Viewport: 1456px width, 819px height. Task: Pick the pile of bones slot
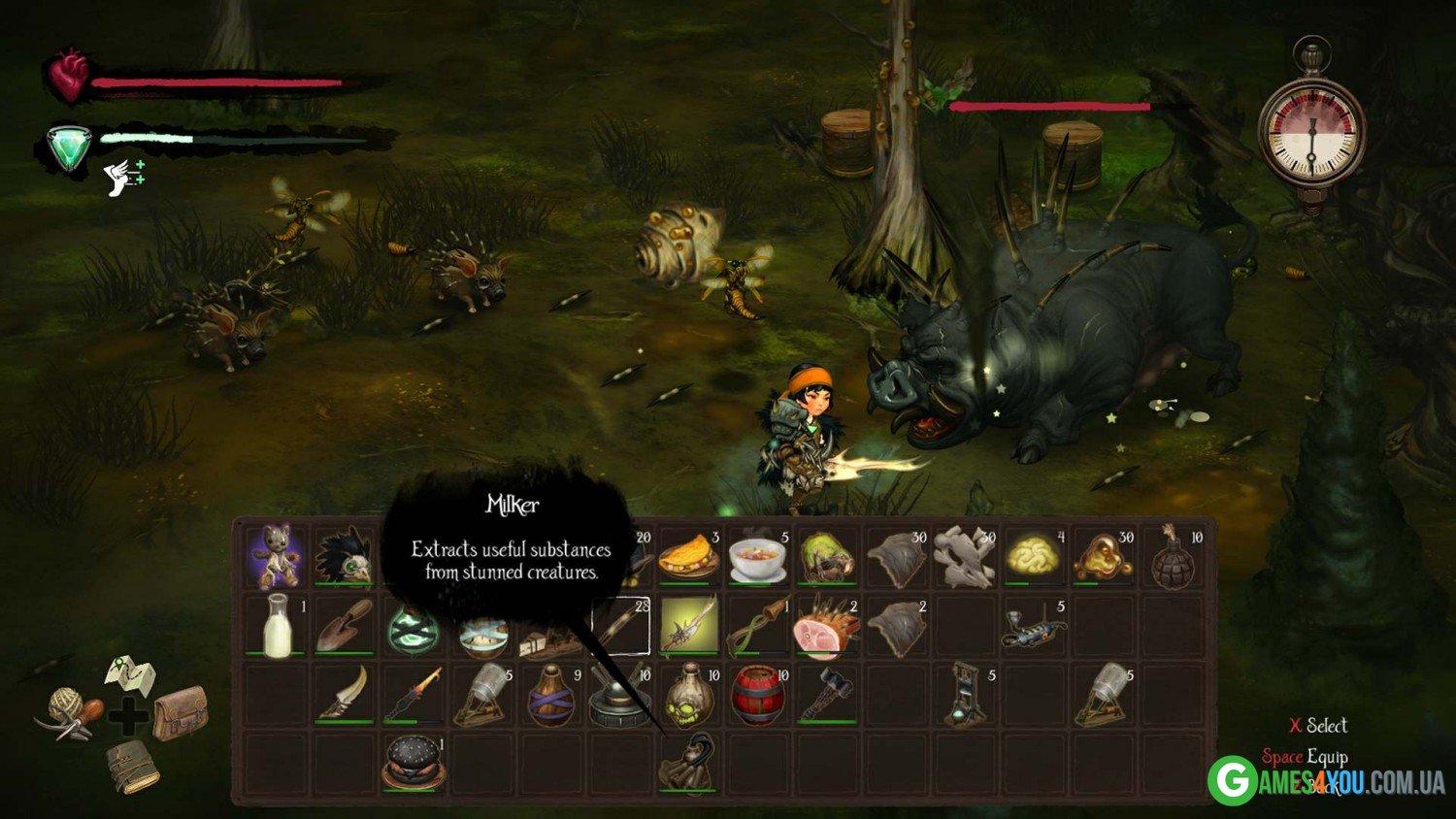click(x=964, y=557)
